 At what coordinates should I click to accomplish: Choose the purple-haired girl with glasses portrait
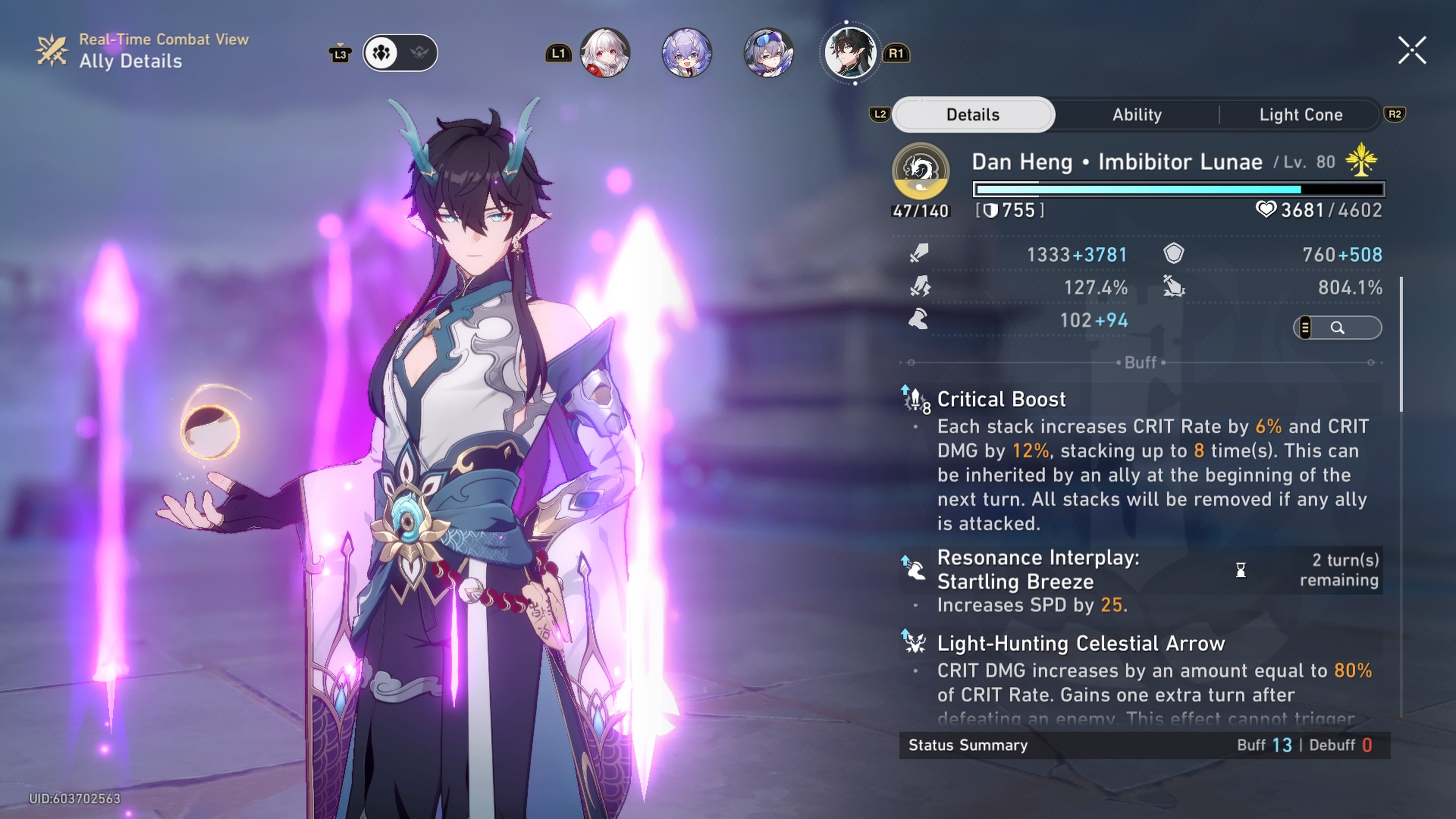point(687,53)
